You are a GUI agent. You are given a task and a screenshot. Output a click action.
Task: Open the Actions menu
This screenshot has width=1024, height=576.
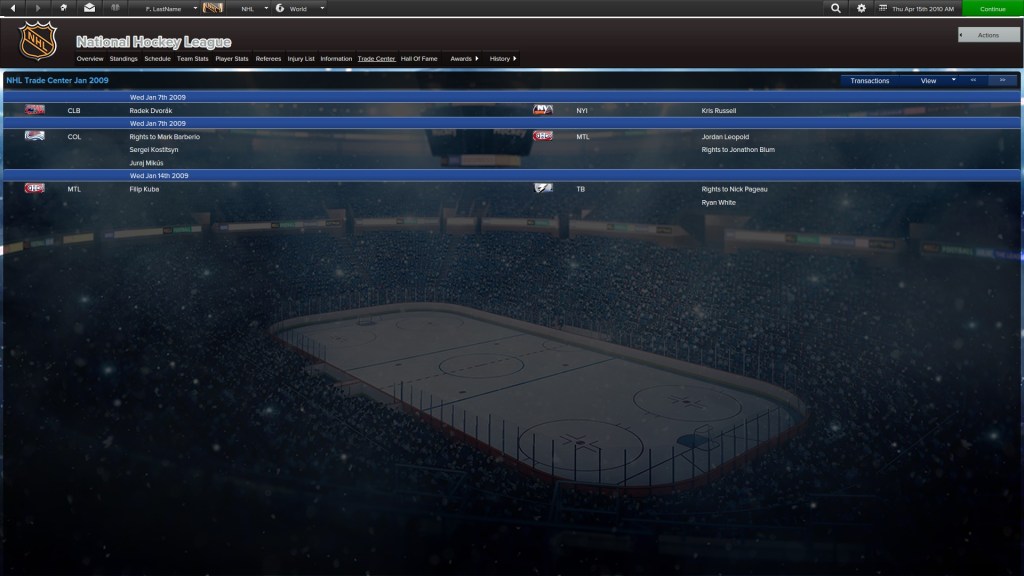click(988, 35)
